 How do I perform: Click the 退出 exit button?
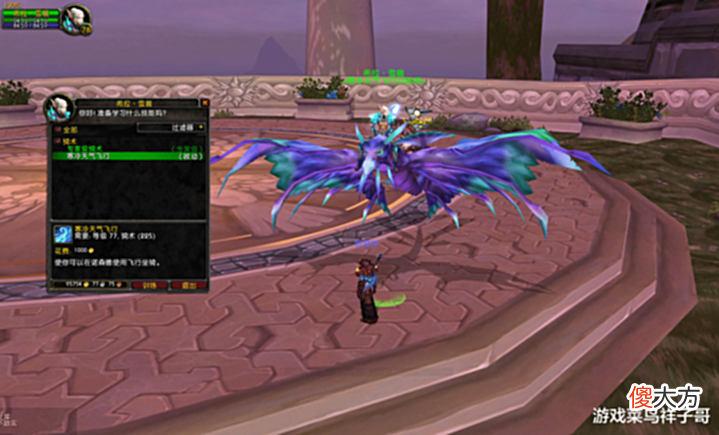tap(188, 285)
